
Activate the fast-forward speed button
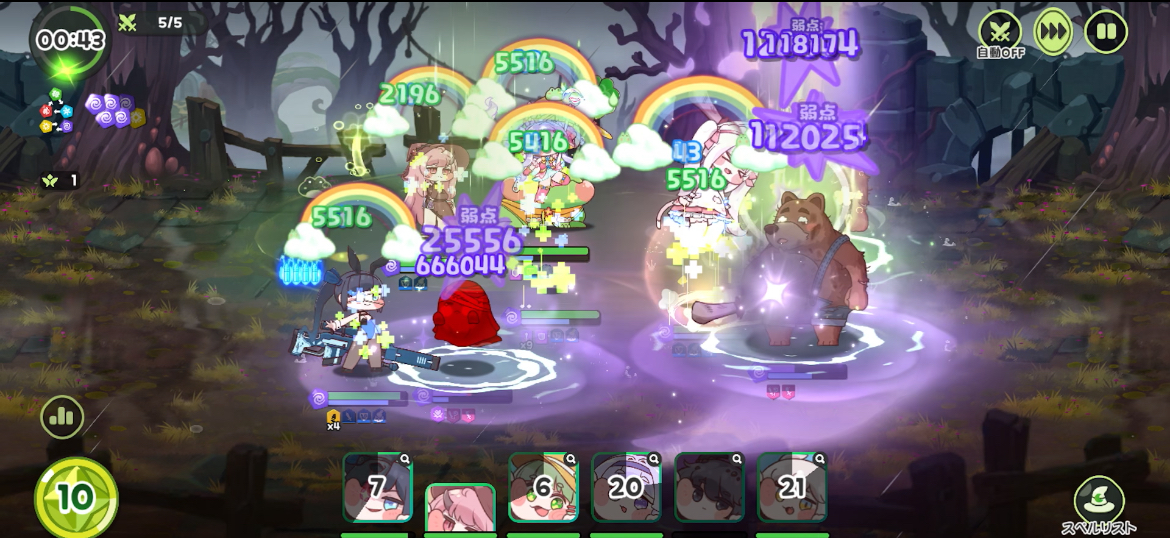[x=1052, y=31]
